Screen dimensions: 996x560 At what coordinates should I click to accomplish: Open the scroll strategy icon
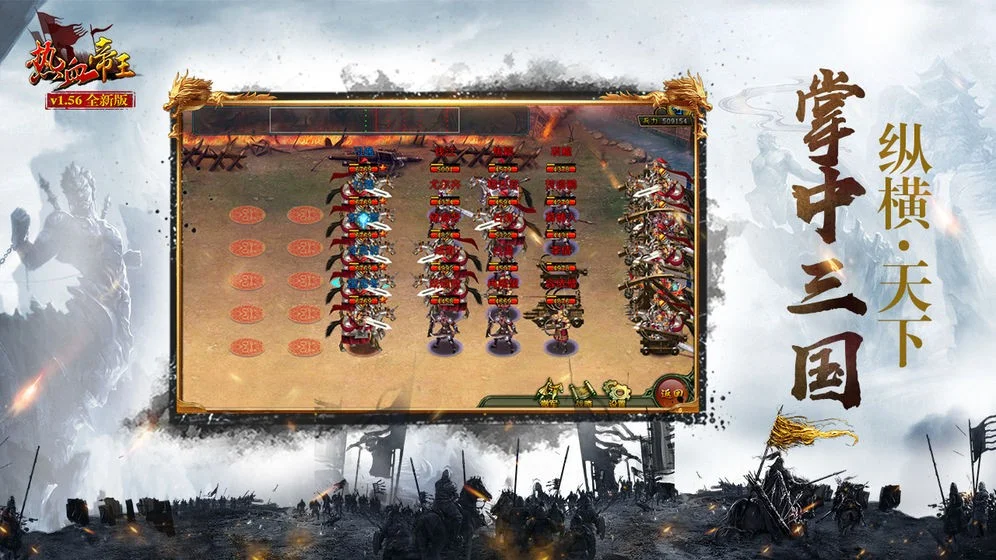tap(584, 392)
